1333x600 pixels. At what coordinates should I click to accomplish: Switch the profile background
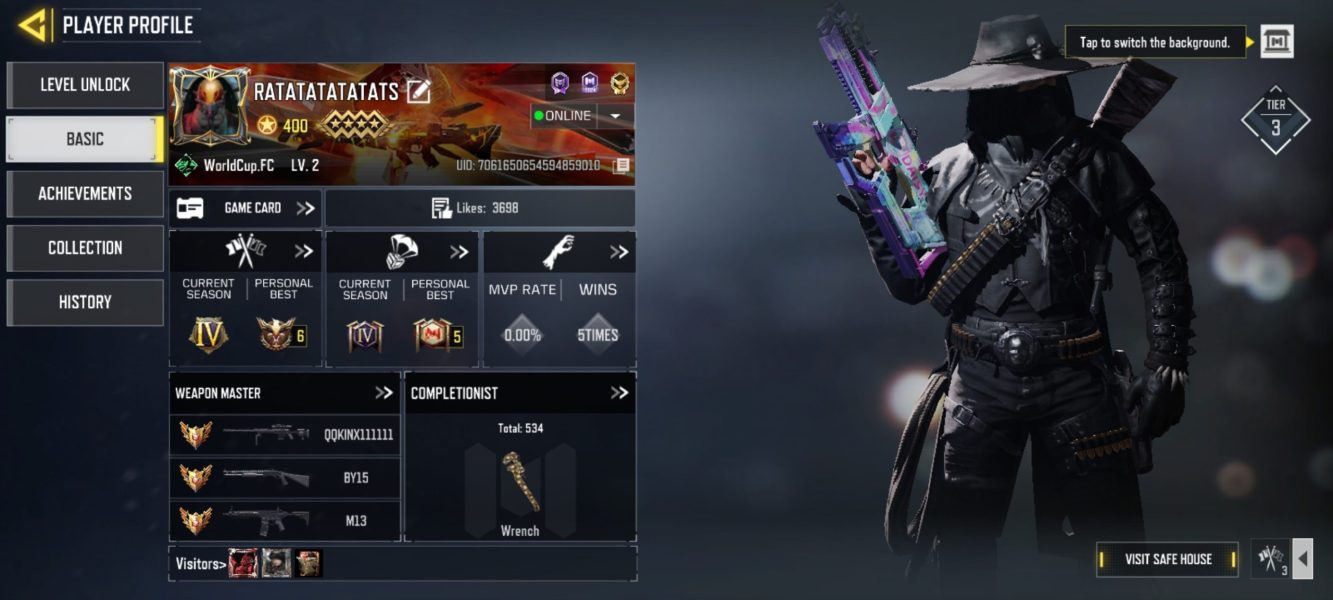[x=1276, y=42]
